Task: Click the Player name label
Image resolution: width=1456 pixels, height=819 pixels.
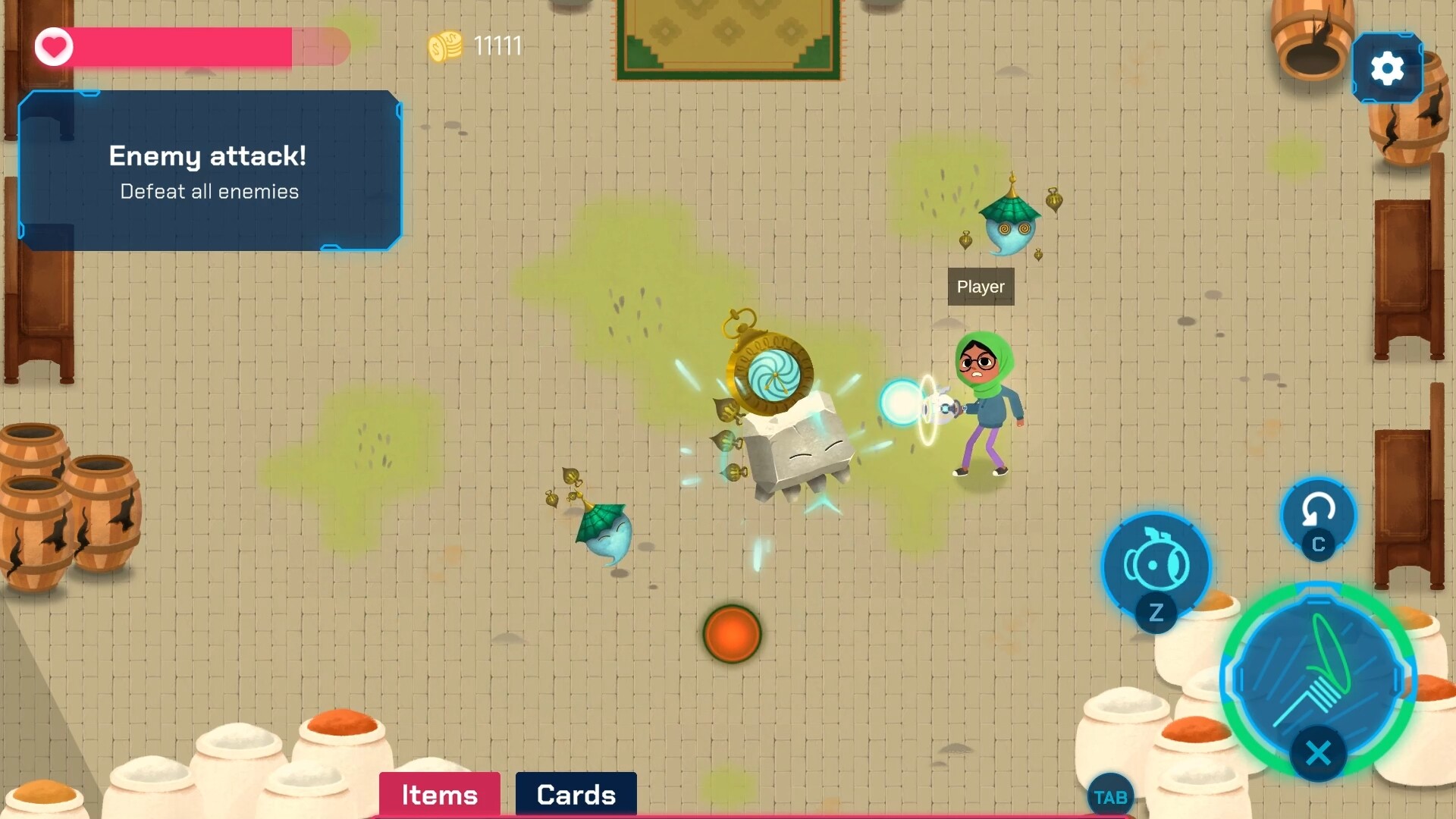Action: click(980, 287)
